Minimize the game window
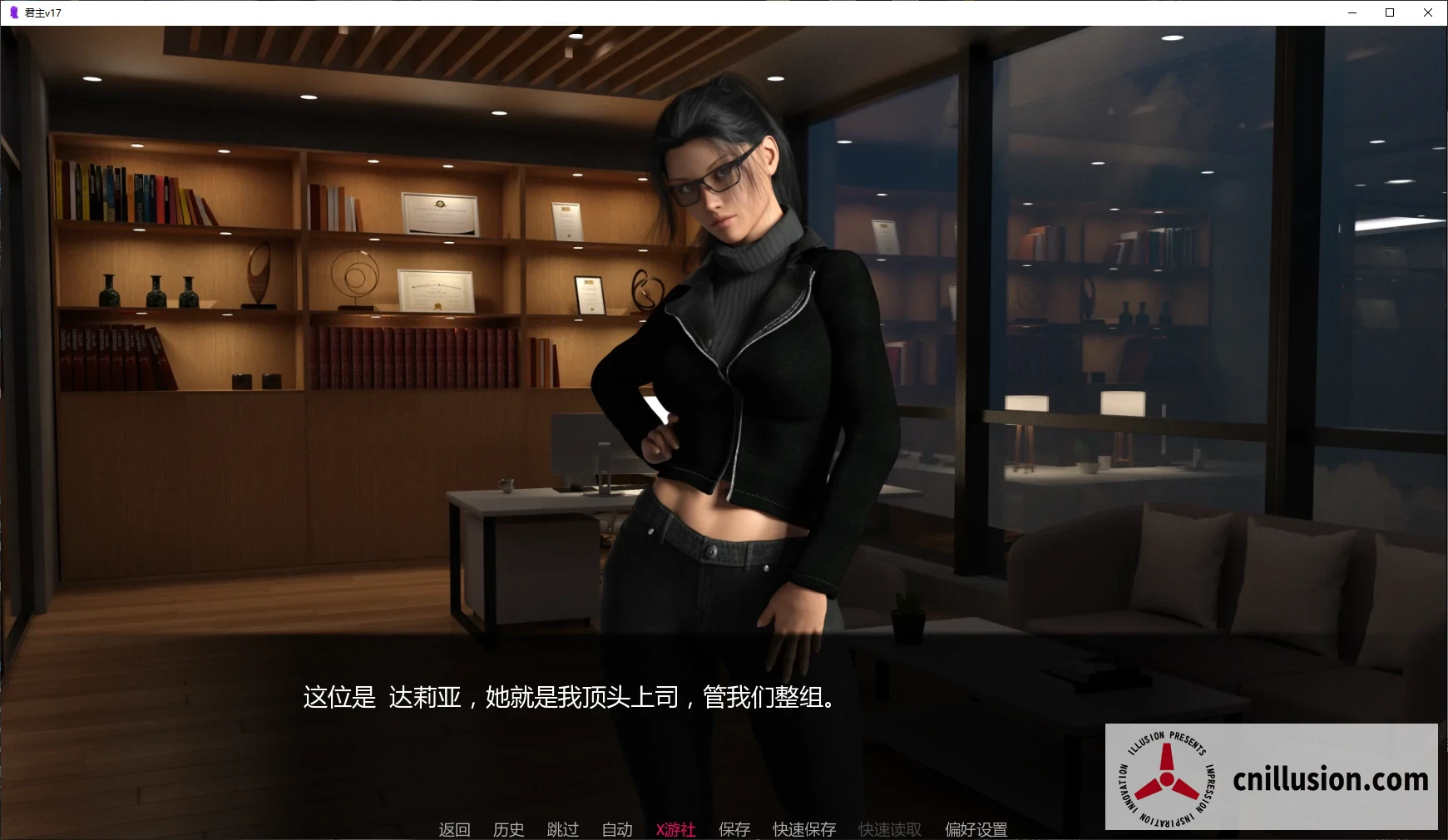 tap(1353, 12)
